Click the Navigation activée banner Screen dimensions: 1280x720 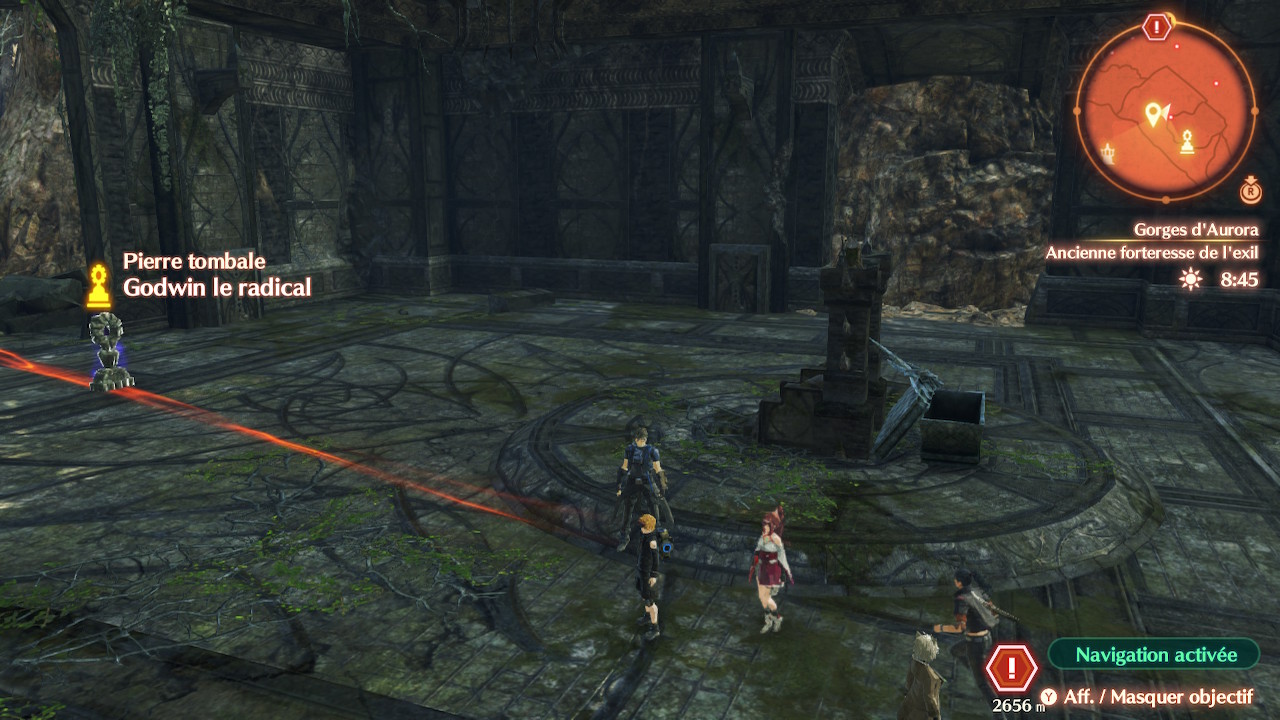point(1155,655)
